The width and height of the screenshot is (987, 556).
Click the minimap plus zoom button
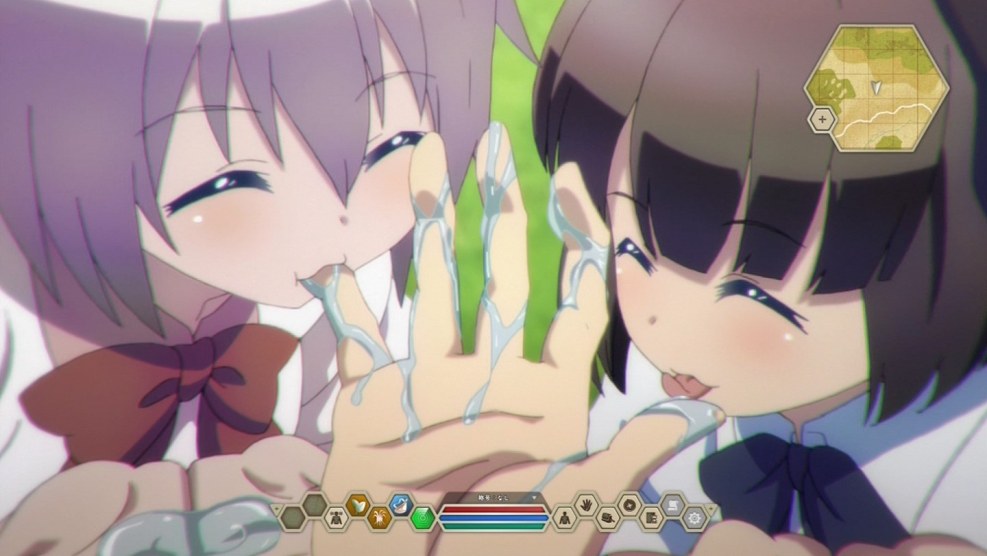click(822, 119)
